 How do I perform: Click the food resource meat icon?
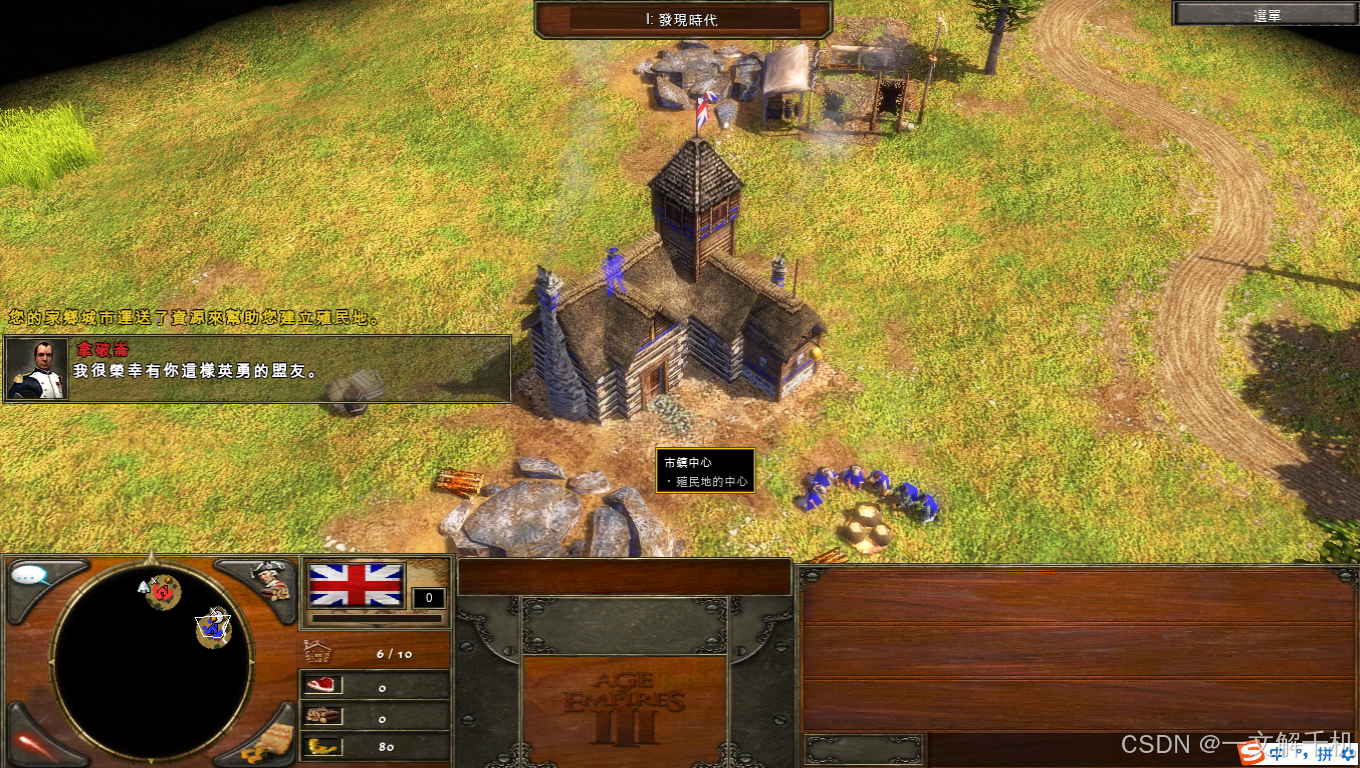click(x=323, y=685)
